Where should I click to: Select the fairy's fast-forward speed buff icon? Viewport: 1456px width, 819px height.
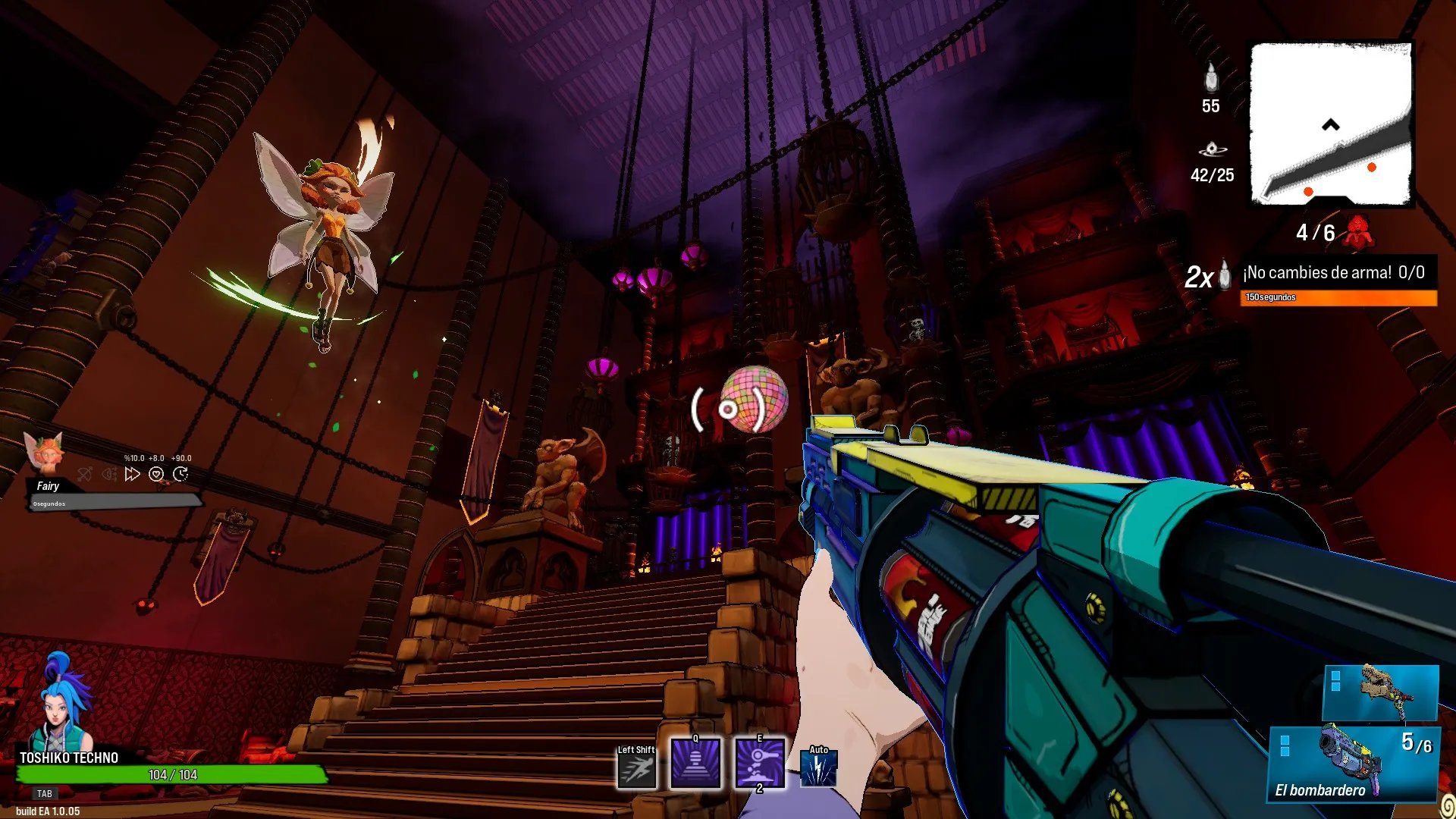(133, 475)
